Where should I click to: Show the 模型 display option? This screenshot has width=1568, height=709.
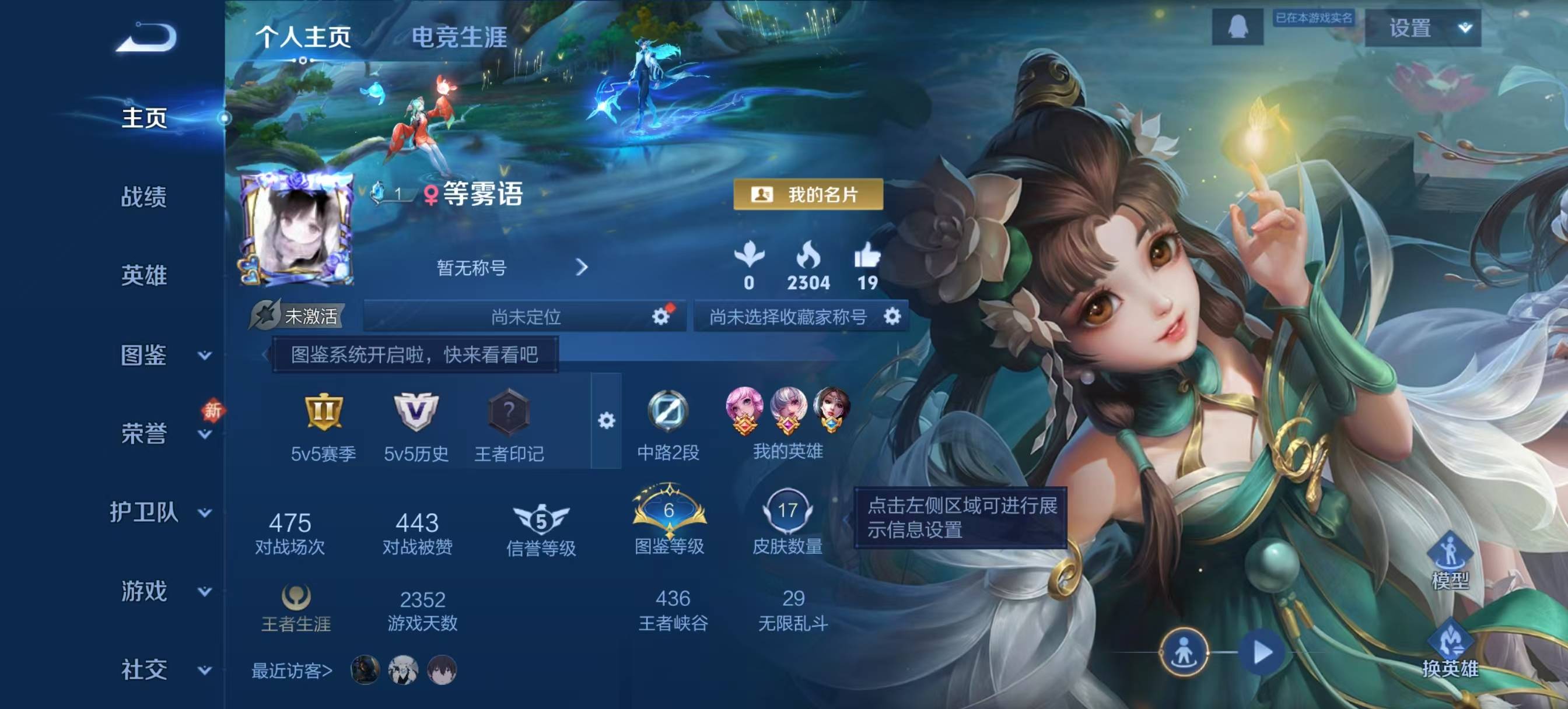[x=1450, y=560]
